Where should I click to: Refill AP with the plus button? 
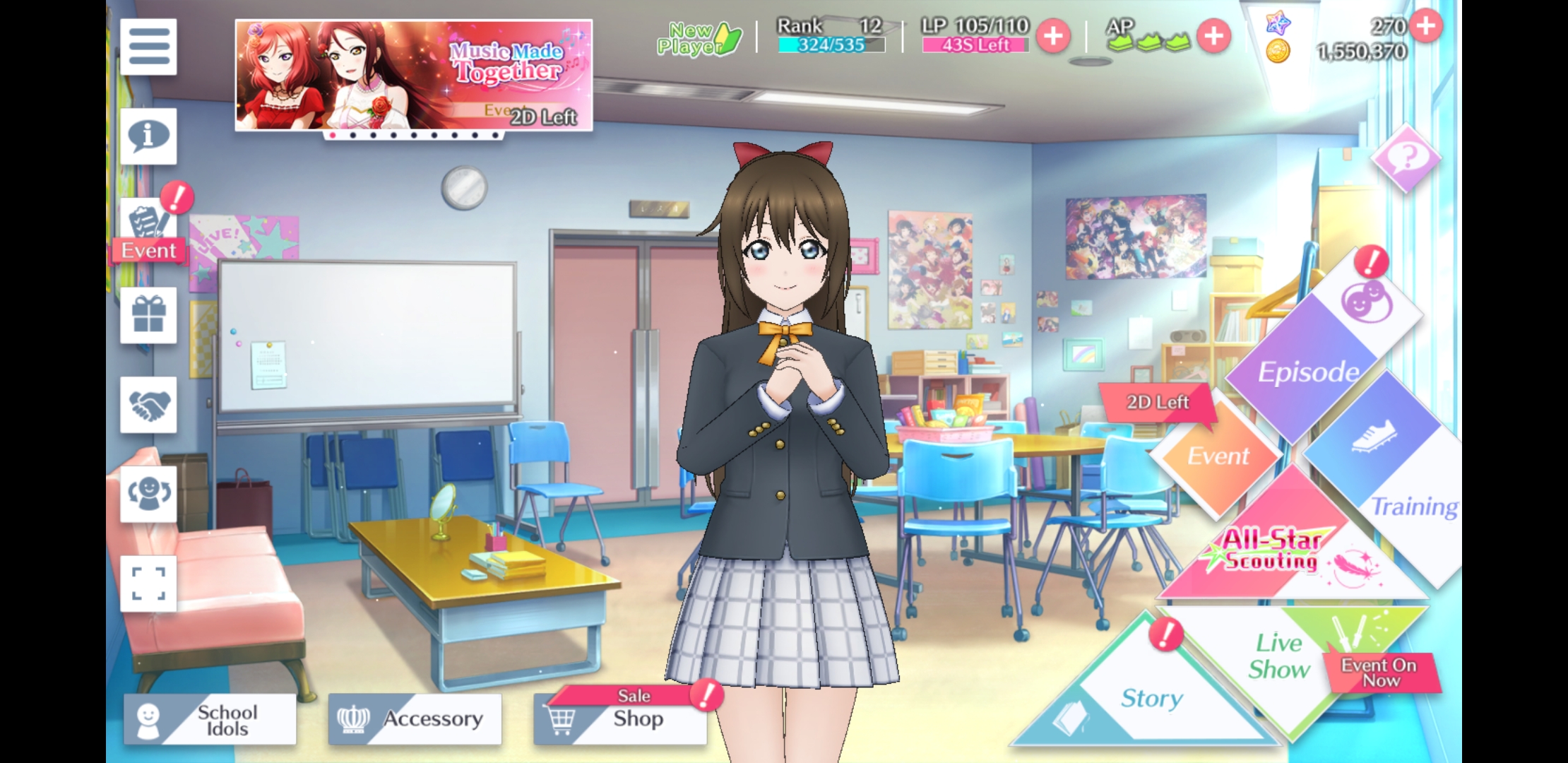tap(1213, 36)
